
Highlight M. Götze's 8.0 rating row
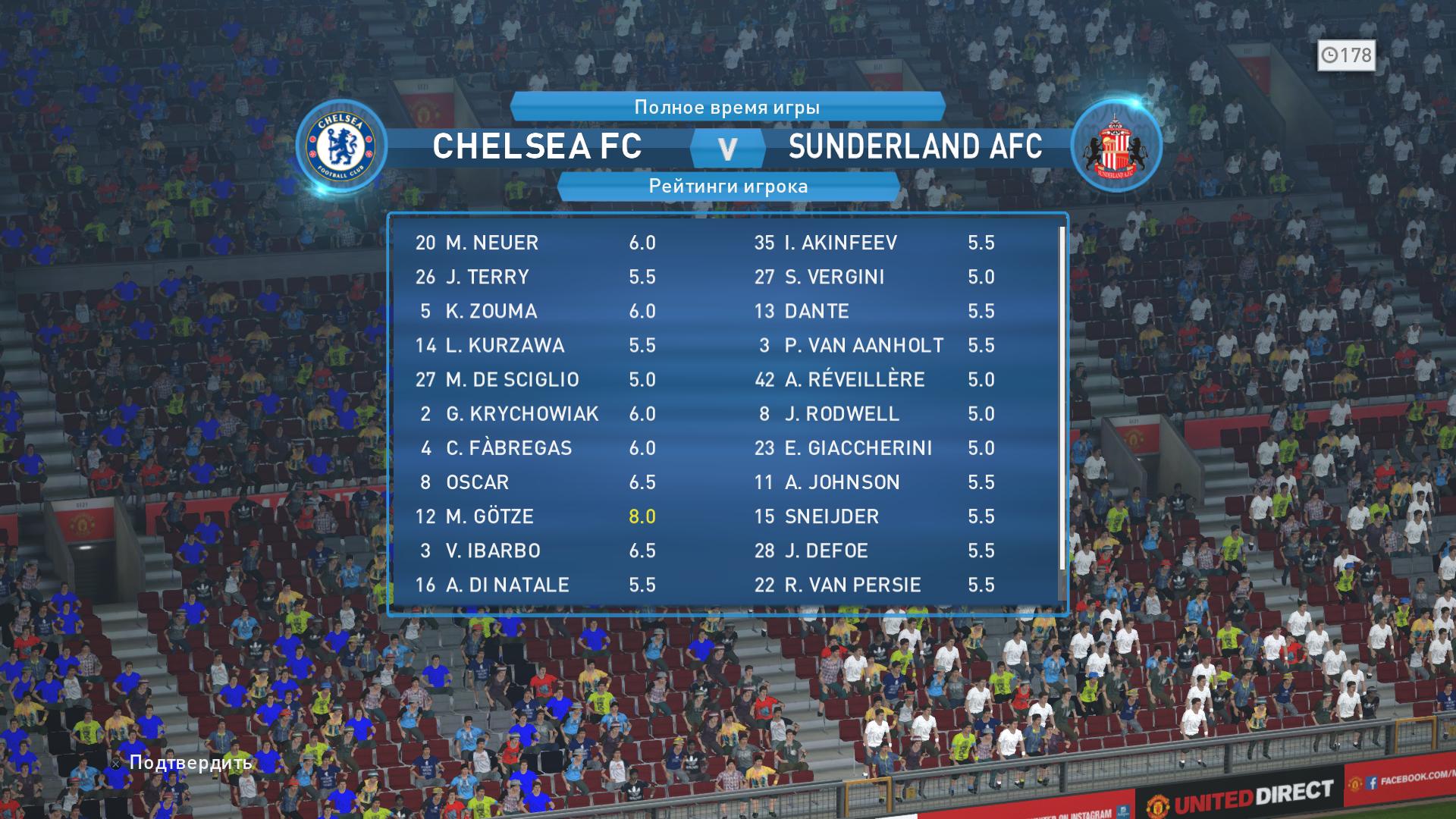point(535,516)
